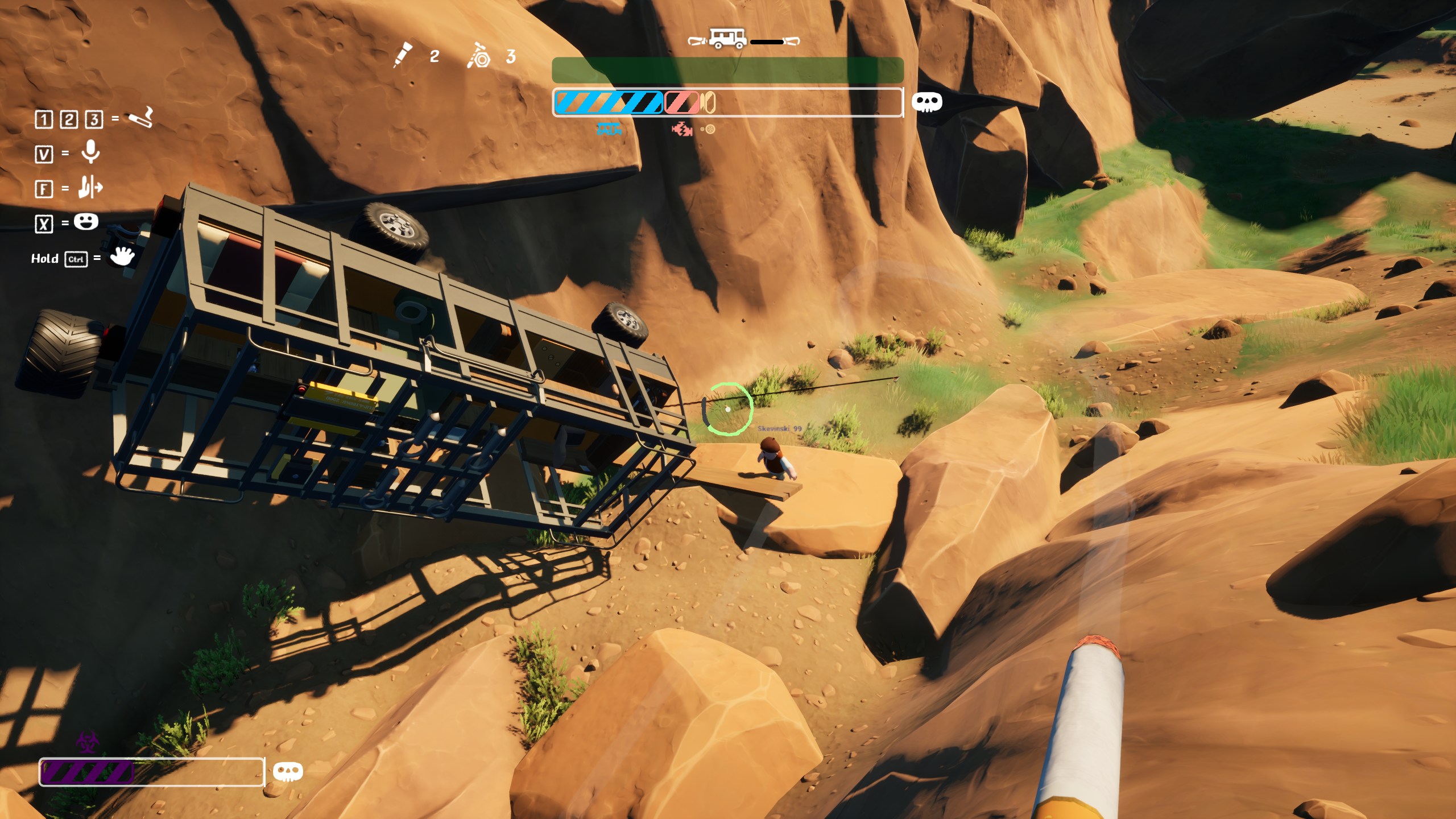
Task: Click the red engine warning icon
Action: [681, 130]
